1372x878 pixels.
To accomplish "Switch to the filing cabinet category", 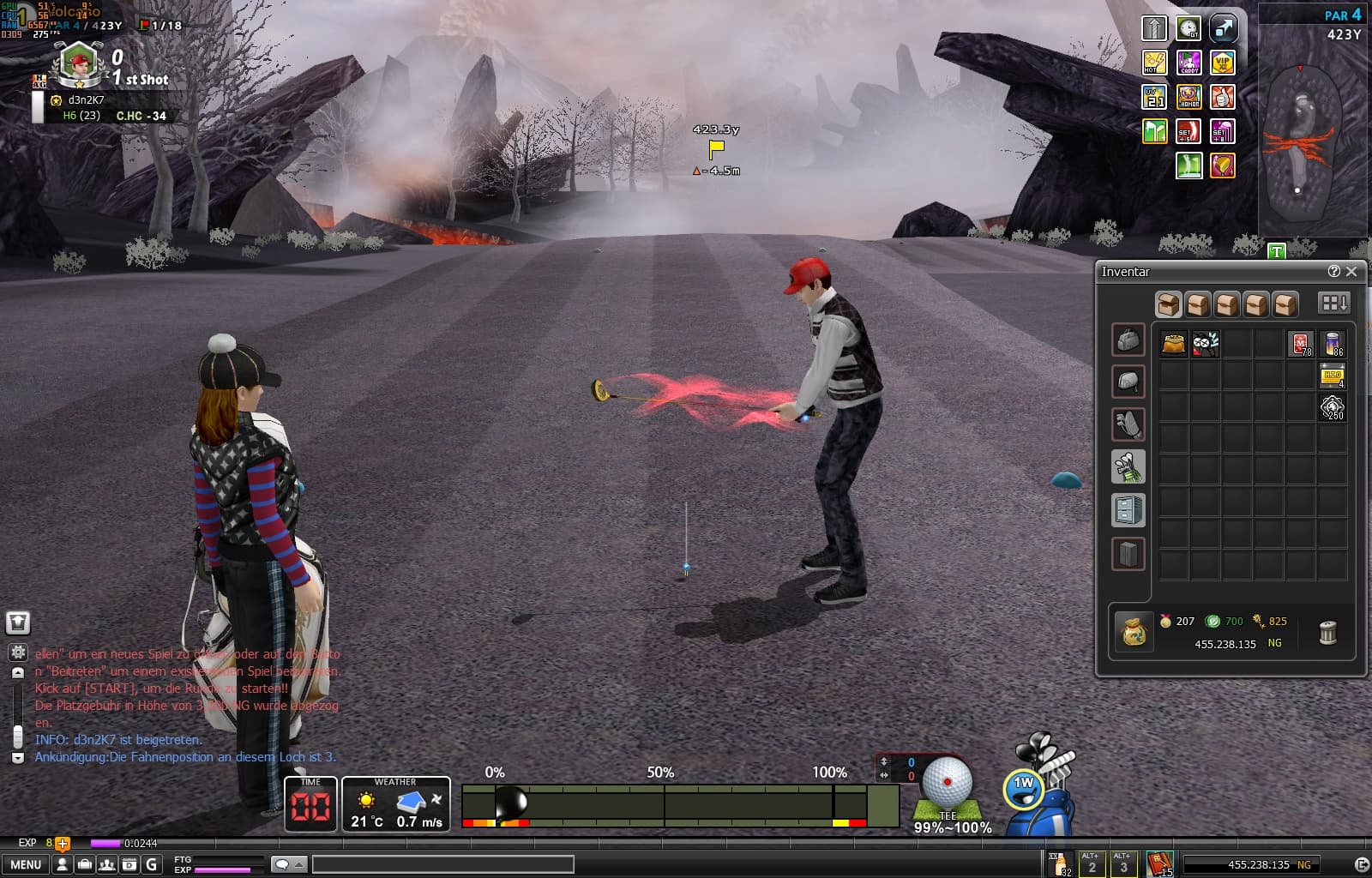I will click(x=1128, y=510).
